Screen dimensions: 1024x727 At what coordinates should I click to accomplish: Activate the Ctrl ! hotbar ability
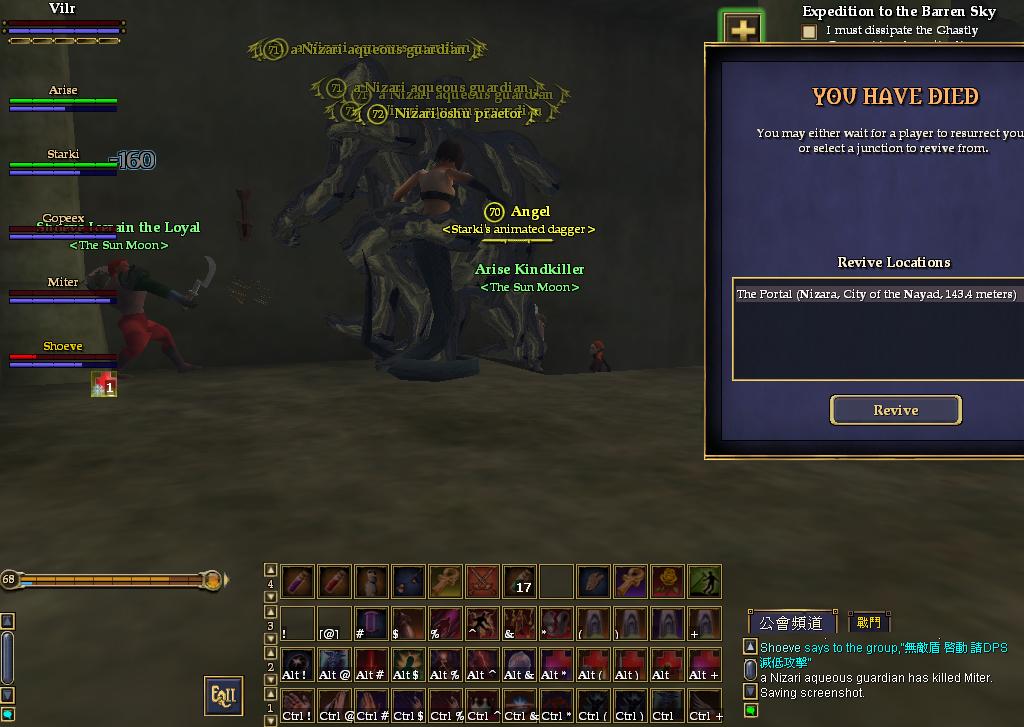point(297,705)
